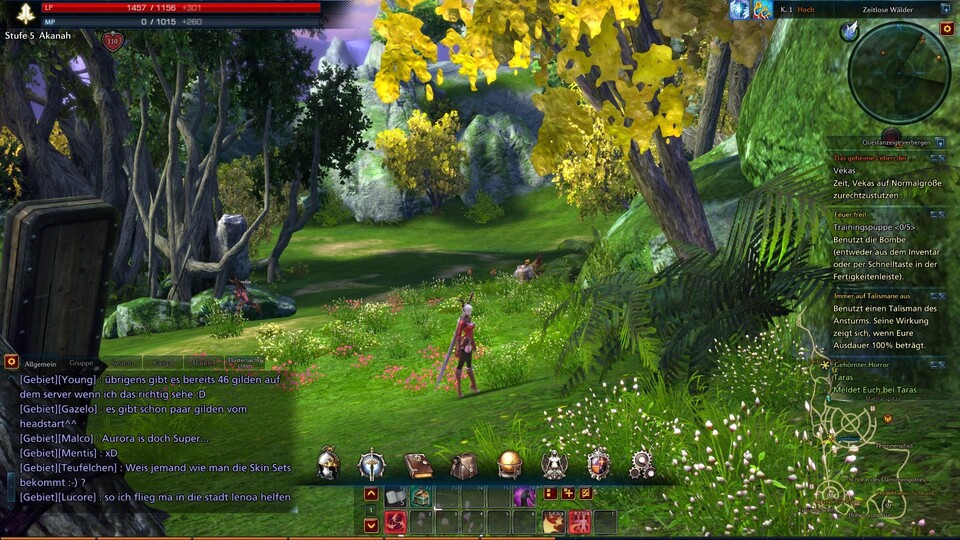Open the minimap settings gear button
The image size is (960, 540).
947,29
